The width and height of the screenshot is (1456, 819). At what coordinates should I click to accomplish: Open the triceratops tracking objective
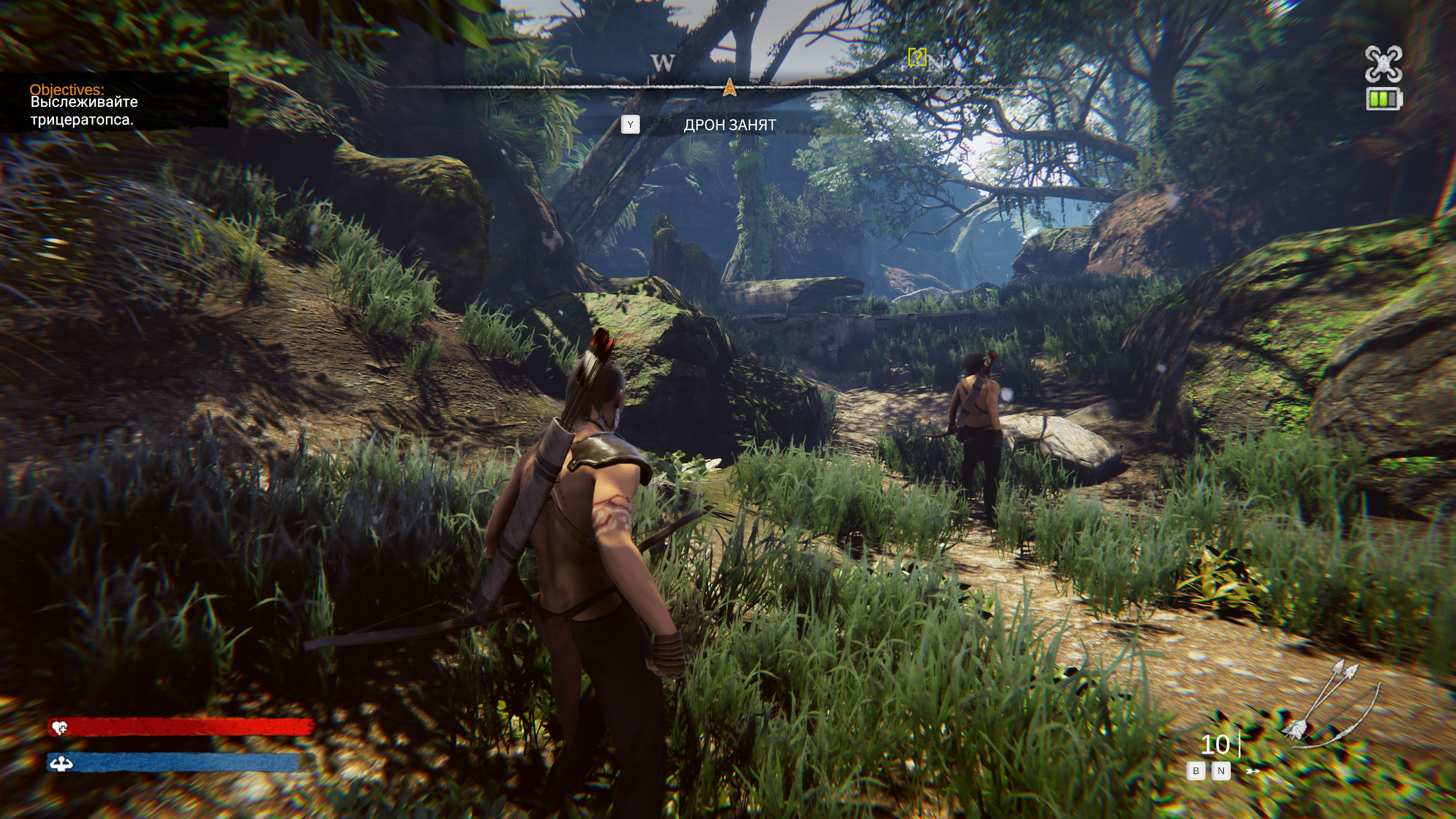[x=83, y=111]
